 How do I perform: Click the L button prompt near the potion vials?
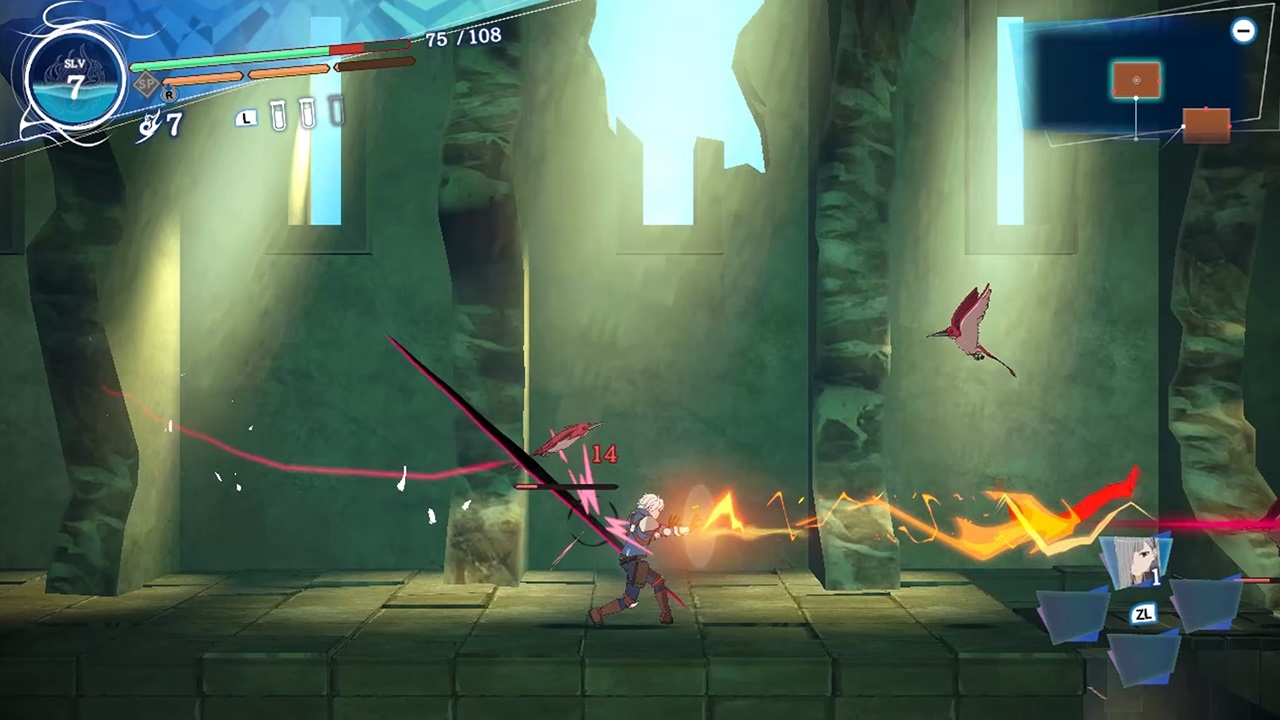pos(246,118)
